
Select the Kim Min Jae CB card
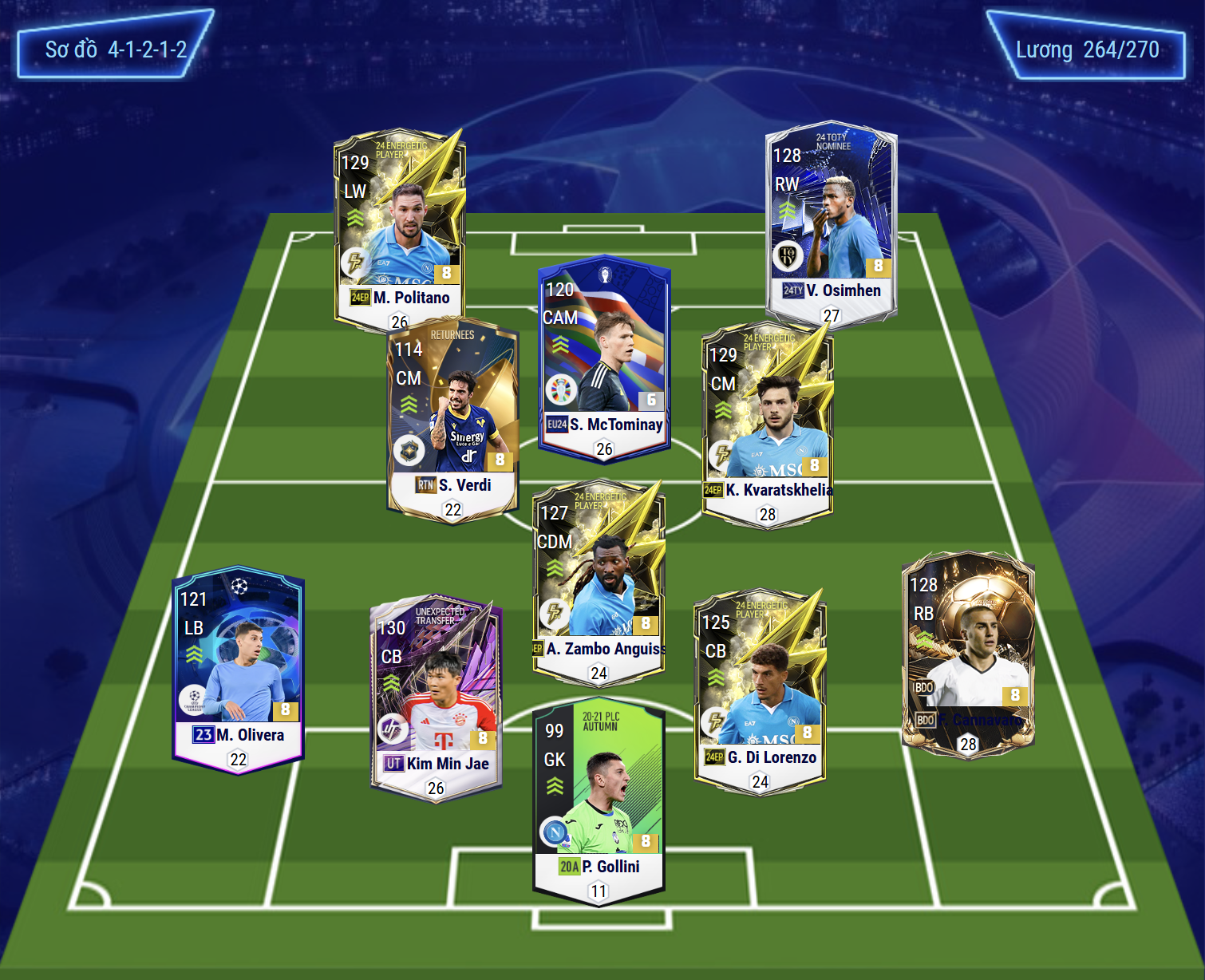tap(436, 694)
